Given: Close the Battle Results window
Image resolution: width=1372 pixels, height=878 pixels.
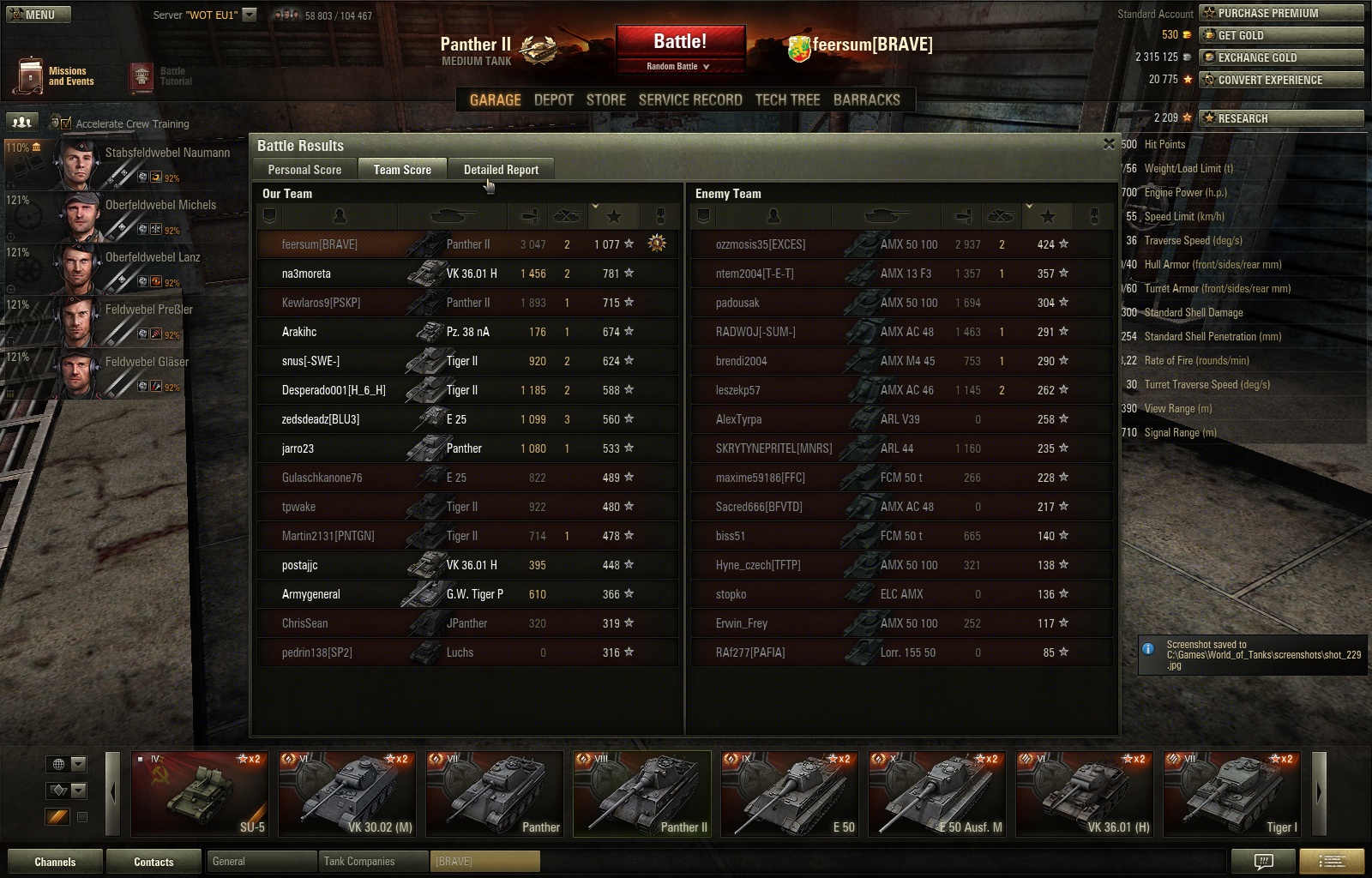Looking at the screenshot, I should tap(1109, 144).
